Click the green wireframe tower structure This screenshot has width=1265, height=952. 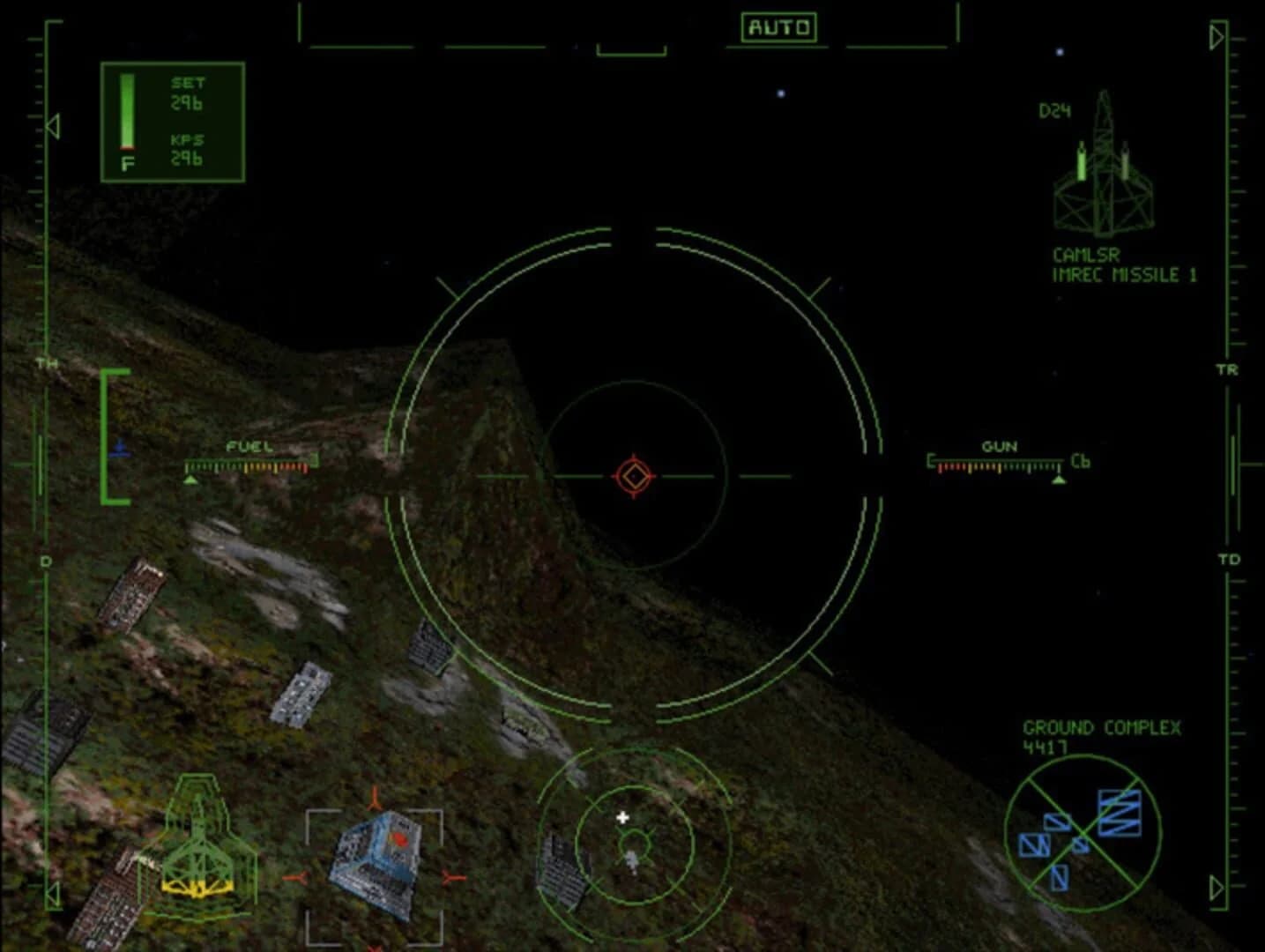coord(201,846)
